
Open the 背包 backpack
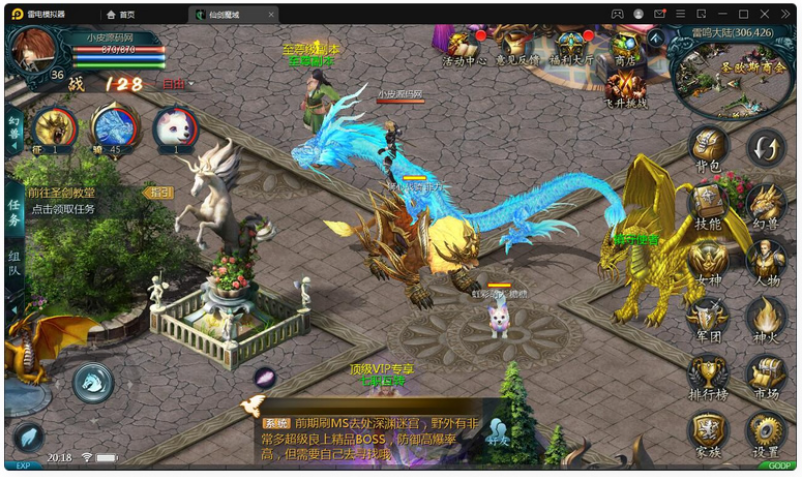coord(709,146)
